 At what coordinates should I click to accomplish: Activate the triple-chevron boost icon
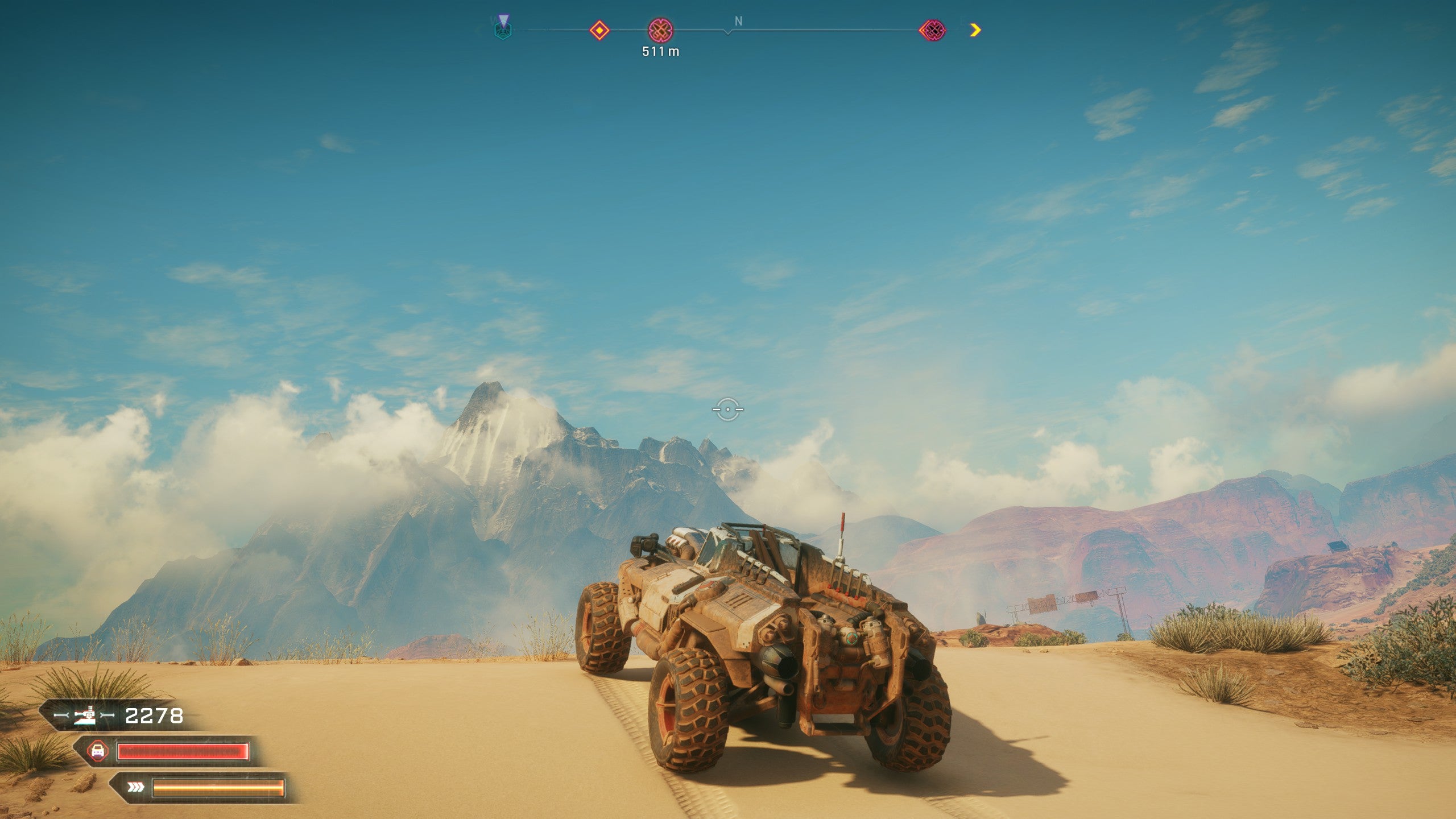click(x=135, y=787)
